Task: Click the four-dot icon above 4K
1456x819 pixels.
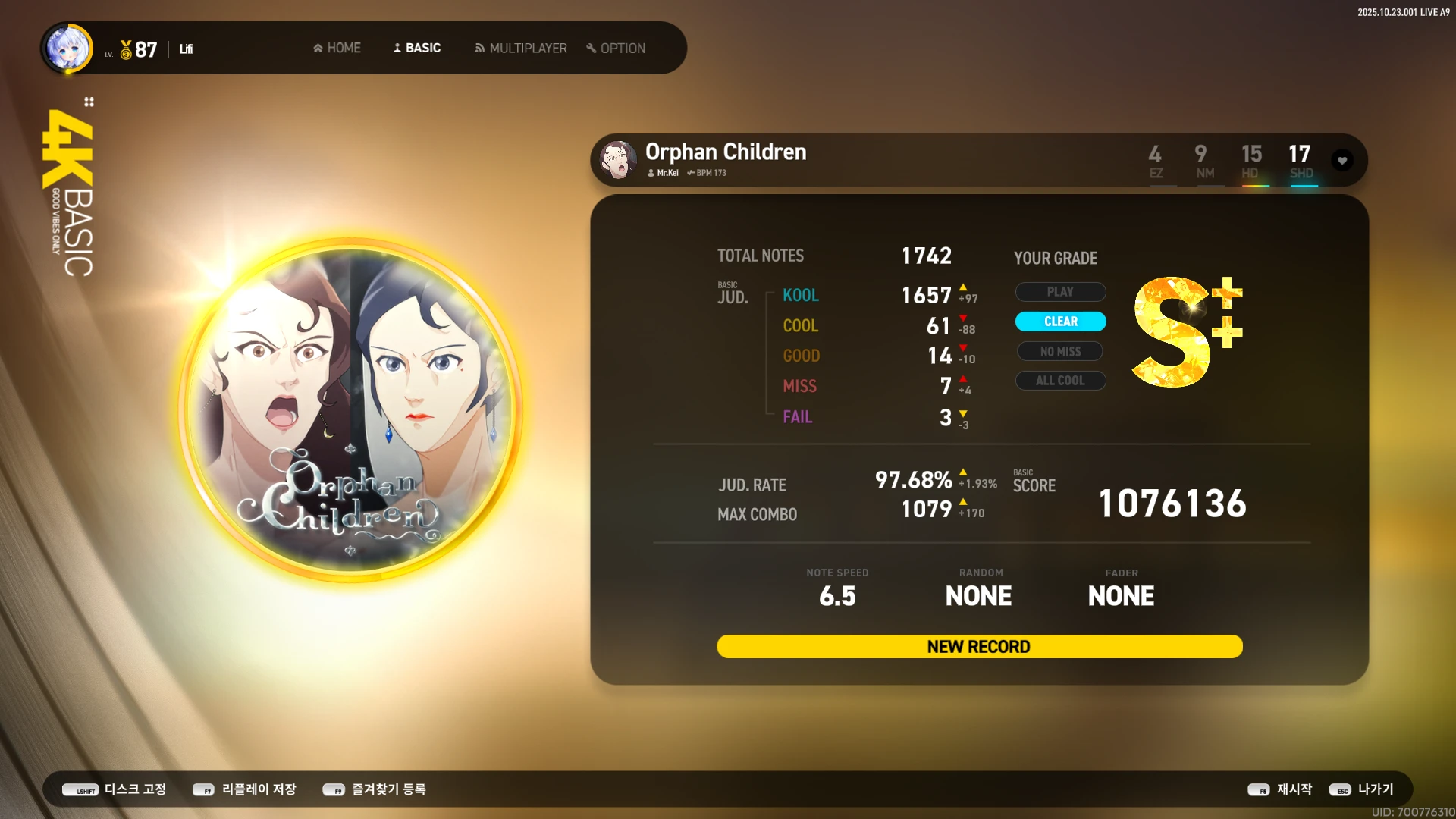Action: coord(89,102)
